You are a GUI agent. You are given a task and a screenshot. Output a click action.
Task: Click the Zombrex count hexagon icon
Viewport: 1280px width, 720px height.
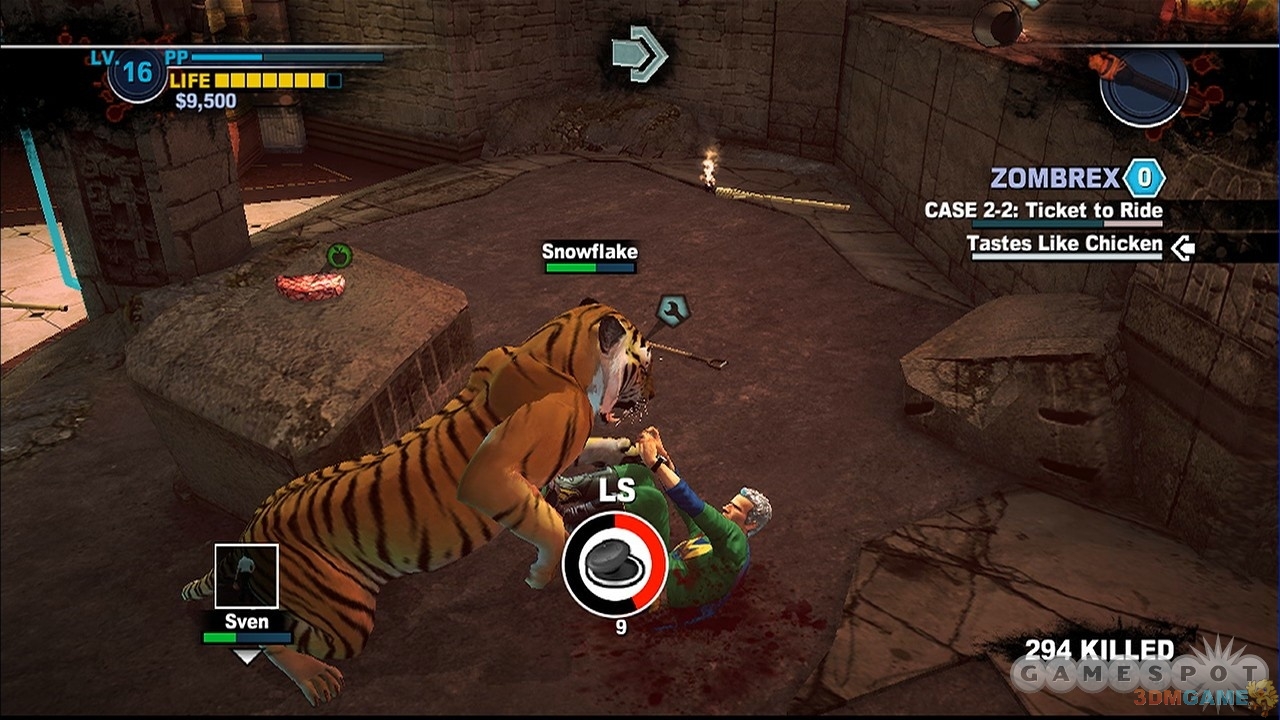pos(1143,179)
